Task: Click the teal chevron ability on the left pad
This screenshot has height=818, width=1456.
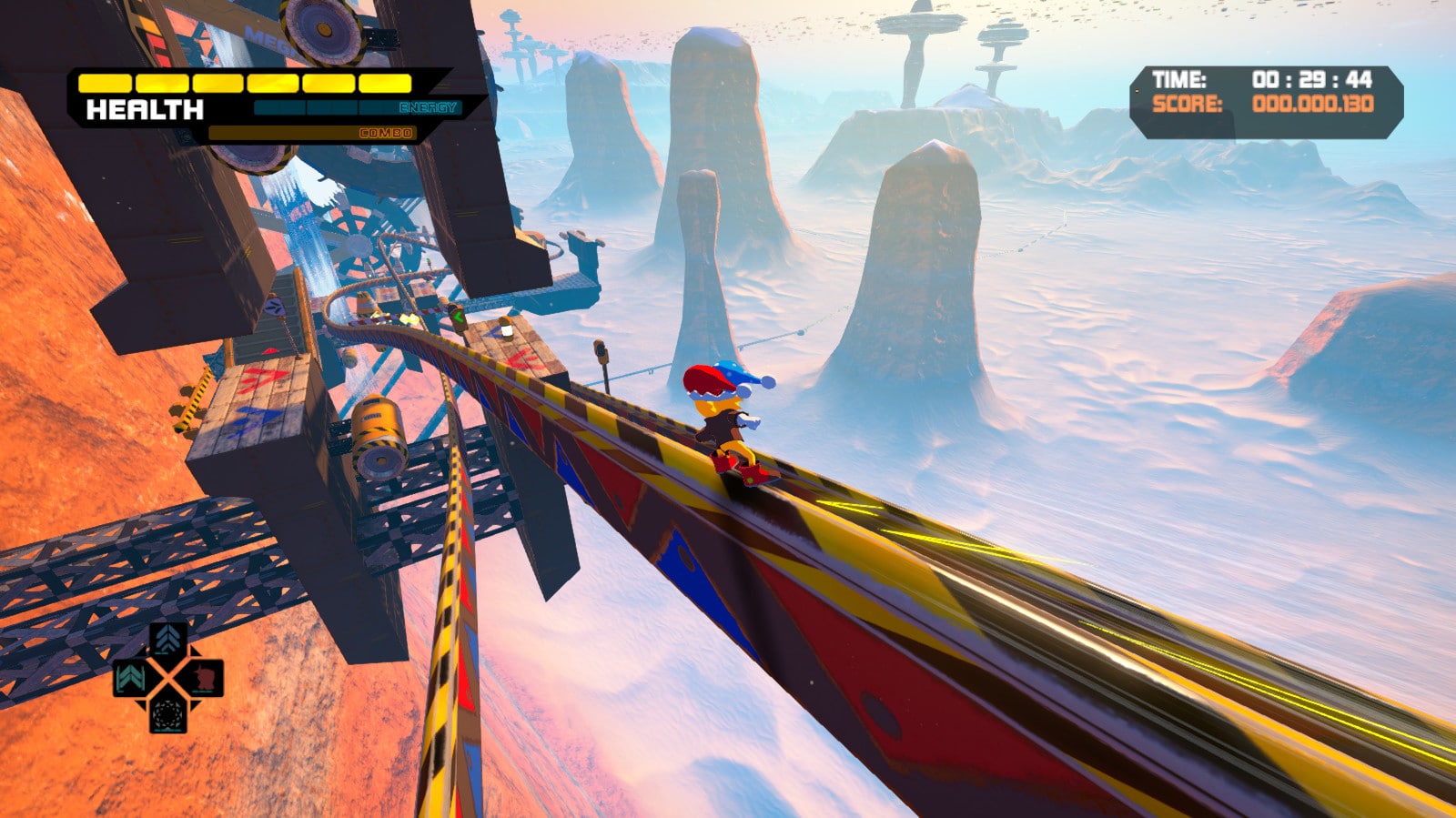Action: point(129,677)
